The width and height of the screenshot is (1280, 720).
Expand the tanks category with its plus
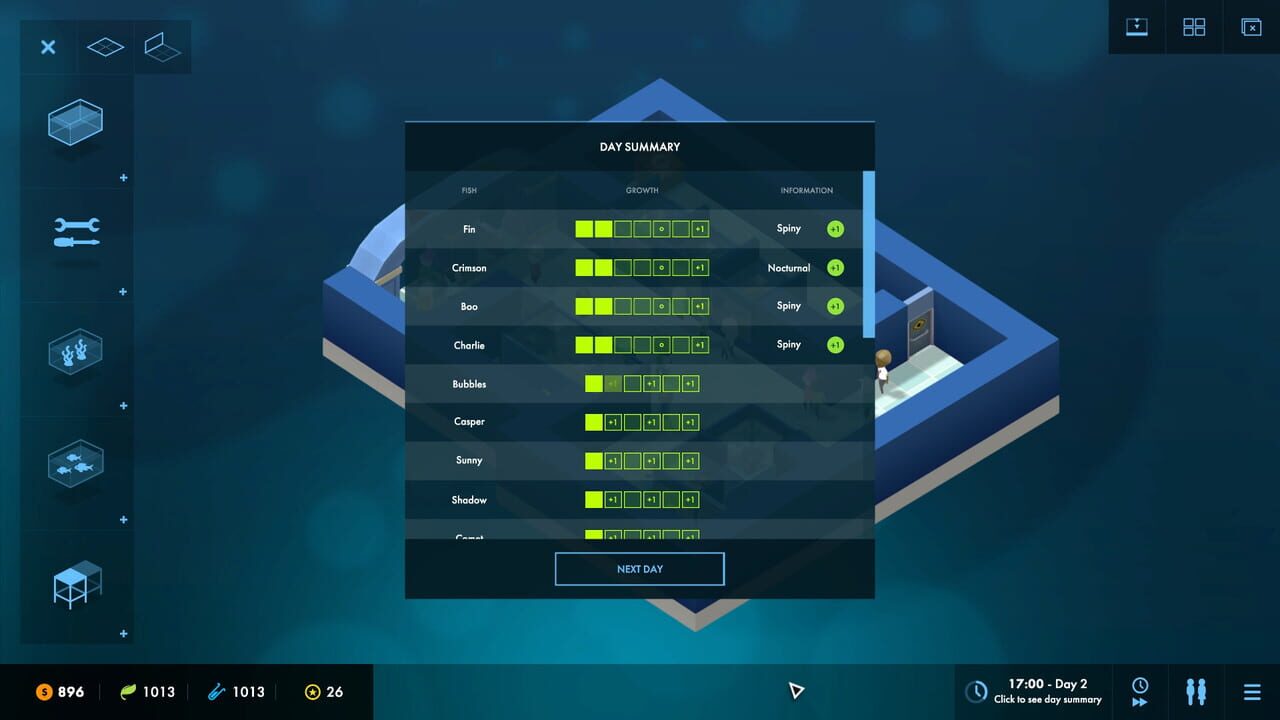(x=123, y=177)
